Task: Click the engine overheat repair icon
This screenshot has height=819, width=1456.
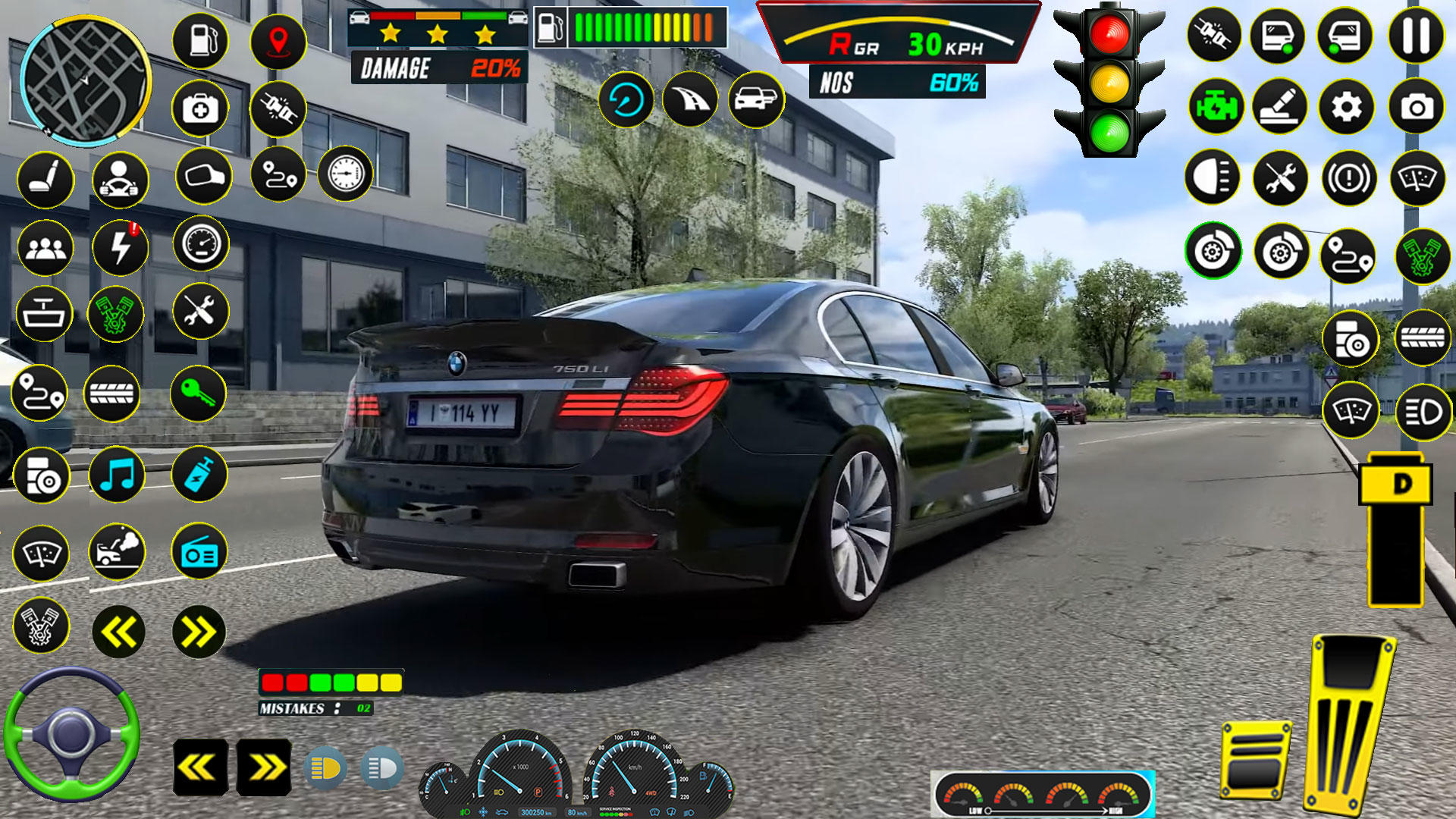Action: [x=118, y=552]
